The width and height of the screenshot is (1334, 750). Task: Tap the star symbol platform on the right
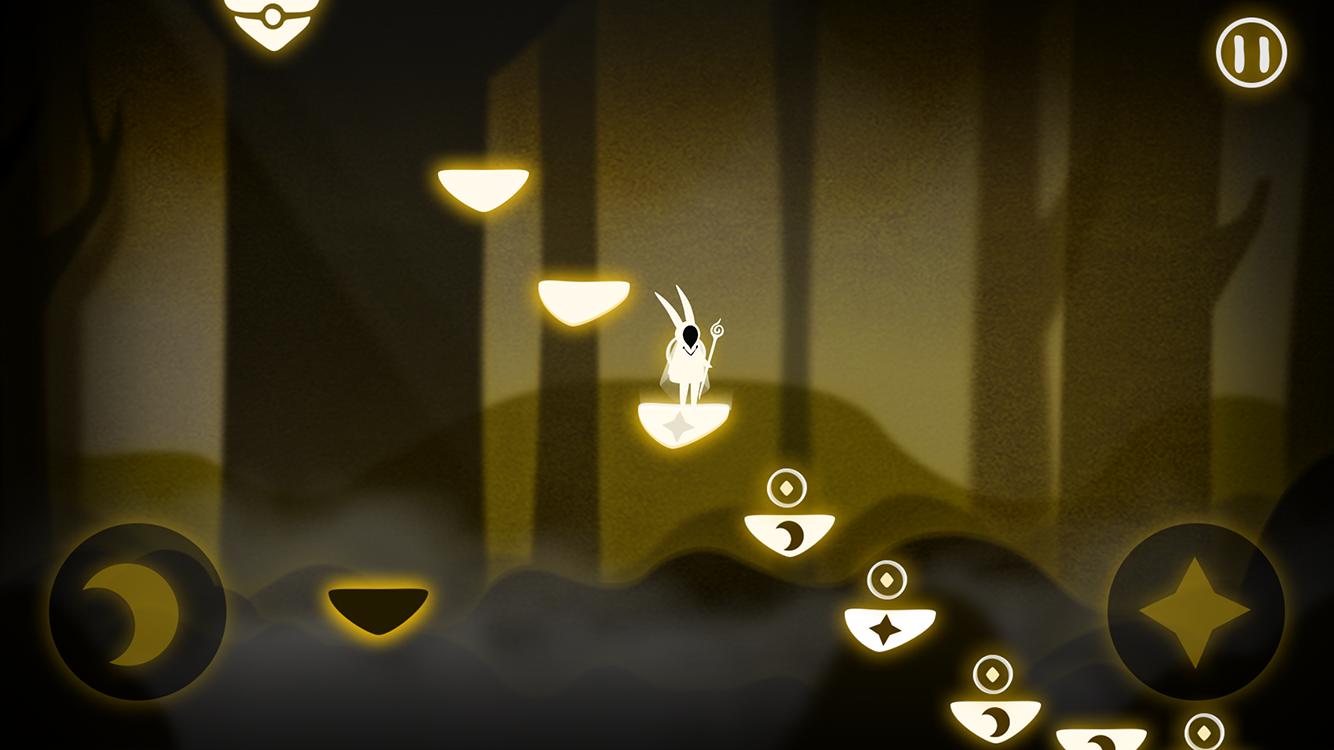tap(886, 628)
